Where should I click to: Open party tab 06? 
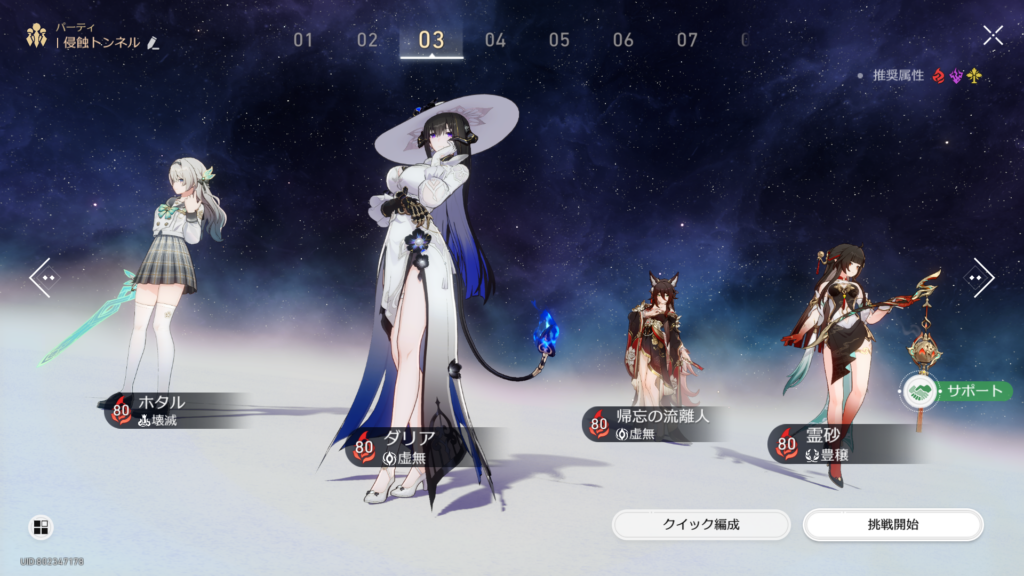[623, 40]
